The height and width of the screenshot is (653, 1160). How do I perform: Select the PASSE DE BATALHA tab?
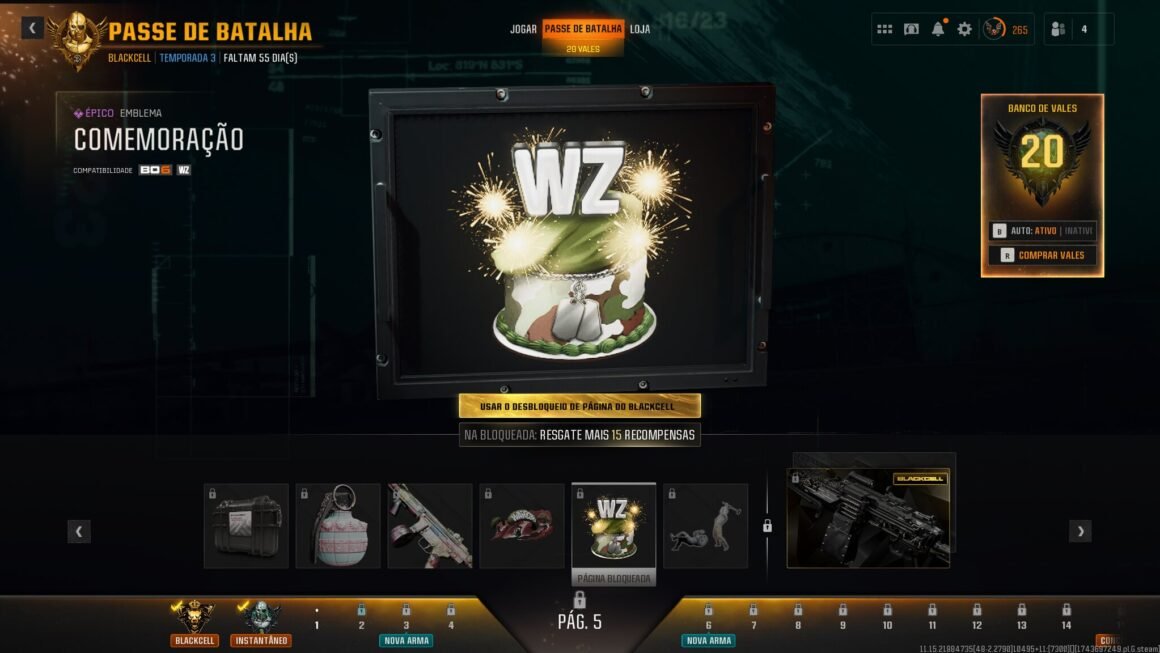[x=583, y=29]
